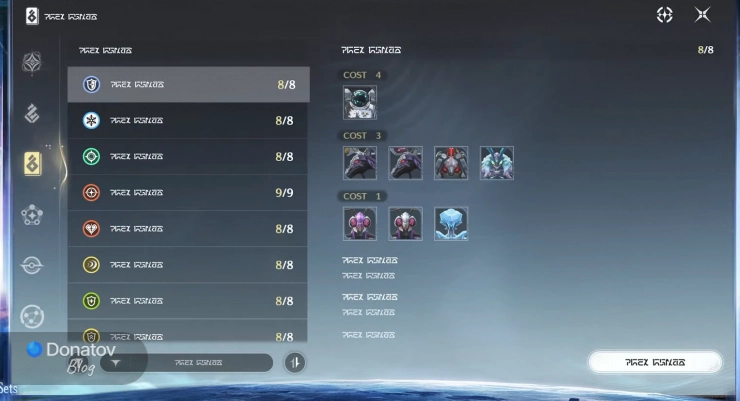The image size is (740, 401).
Task: Switch to the top diamond sidebar tab
Action: click(32, 63)
